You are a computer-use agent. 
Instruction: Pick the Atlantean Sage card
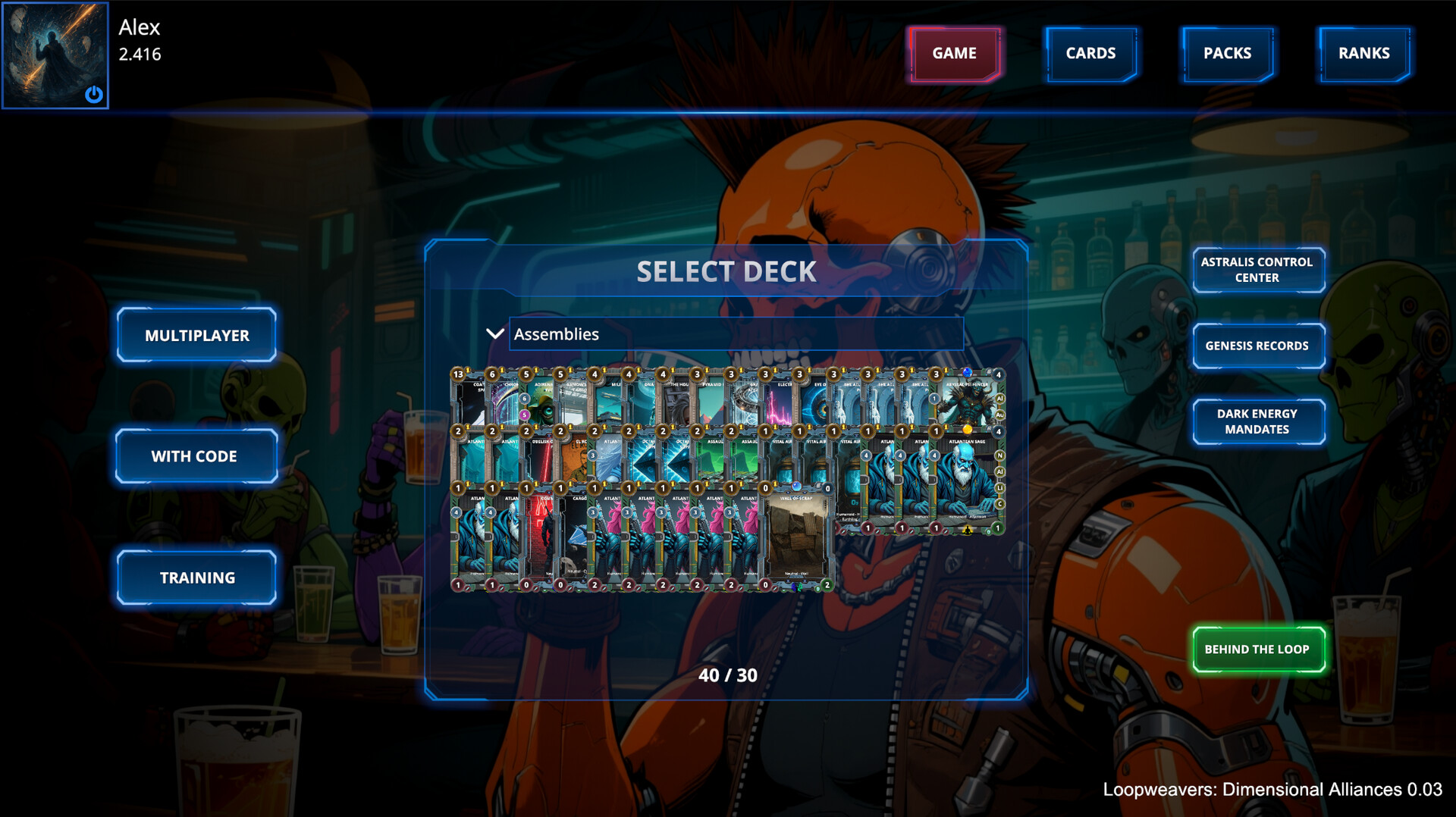(x=966, y=481)
